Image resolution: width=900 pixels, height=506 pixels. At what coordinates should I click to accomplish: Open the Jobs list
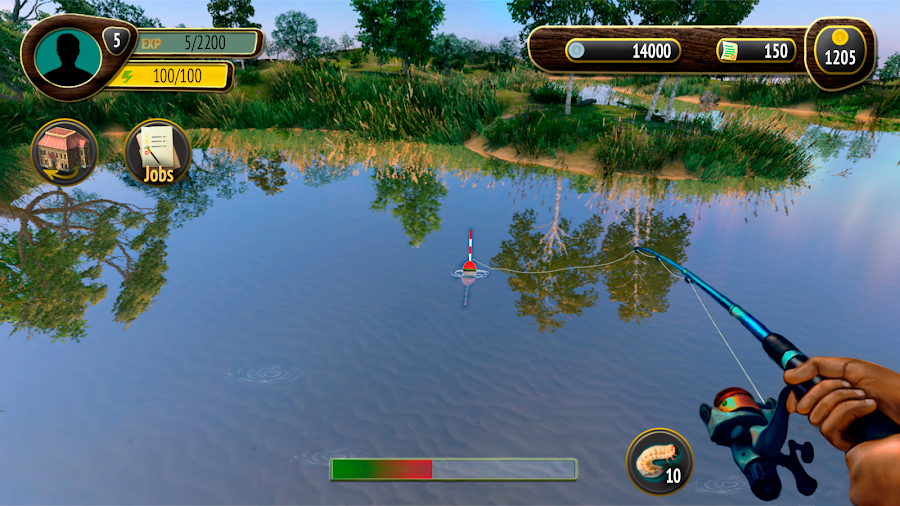point(157,152)
